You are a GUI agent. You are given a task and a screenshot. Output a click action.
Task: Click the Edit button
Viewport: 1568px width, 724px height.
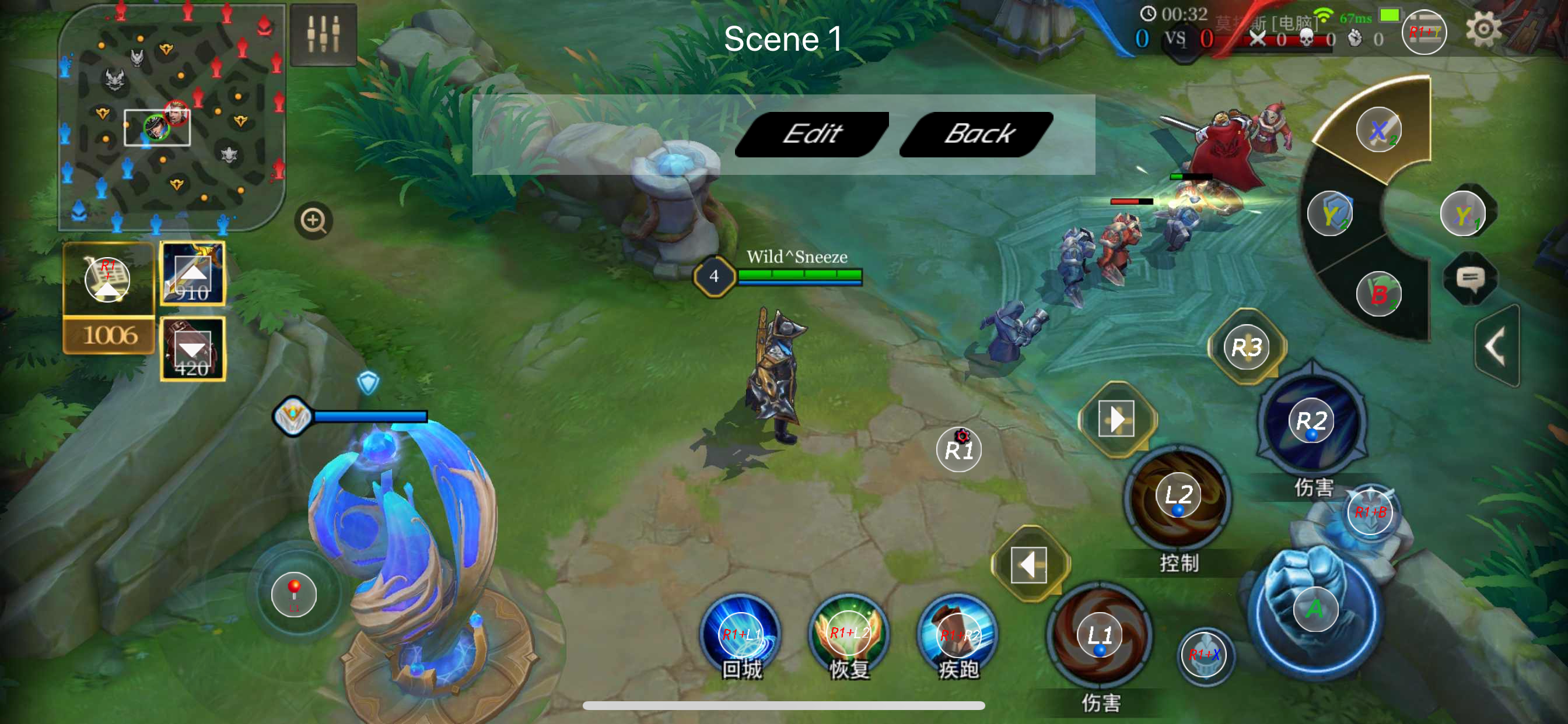click(x=812, y=134)
